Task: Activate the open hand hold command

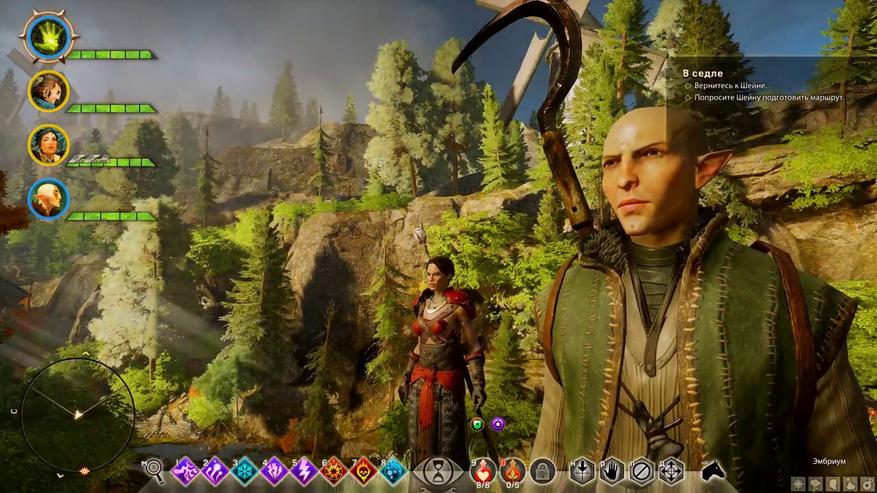Action: pyautogui.click(x=613, y=471)
